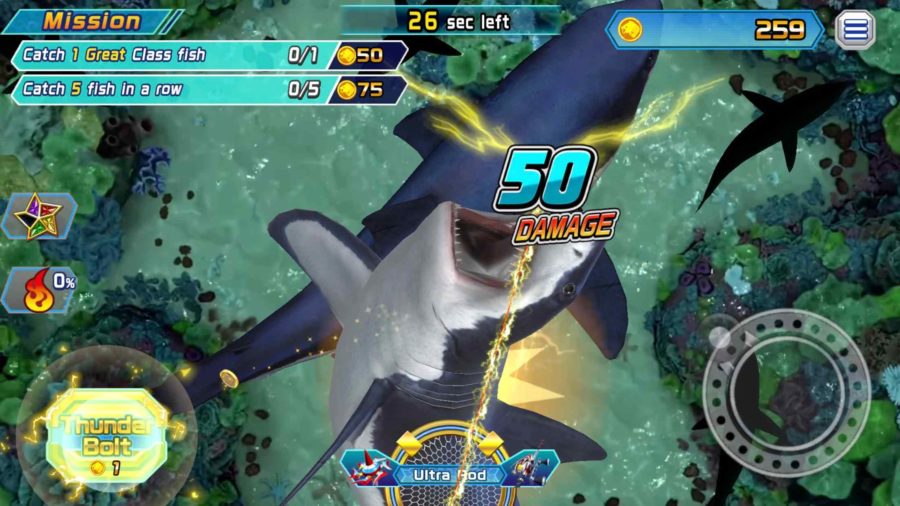Viewport: 900px width, 506px height.
Task: Activate the Thunder Bolt skill
Action: point(106,437)
